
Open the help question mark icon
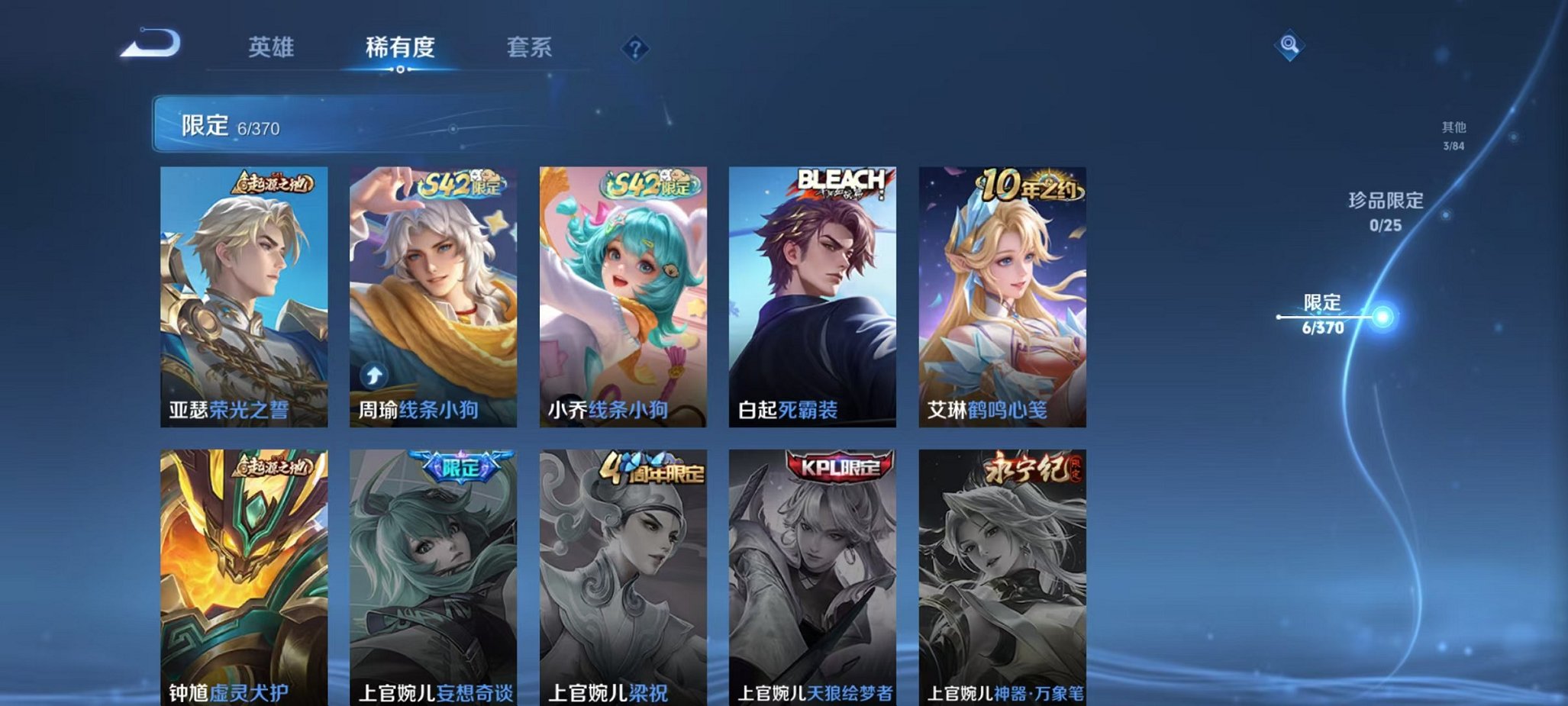[x=636, y=48]
